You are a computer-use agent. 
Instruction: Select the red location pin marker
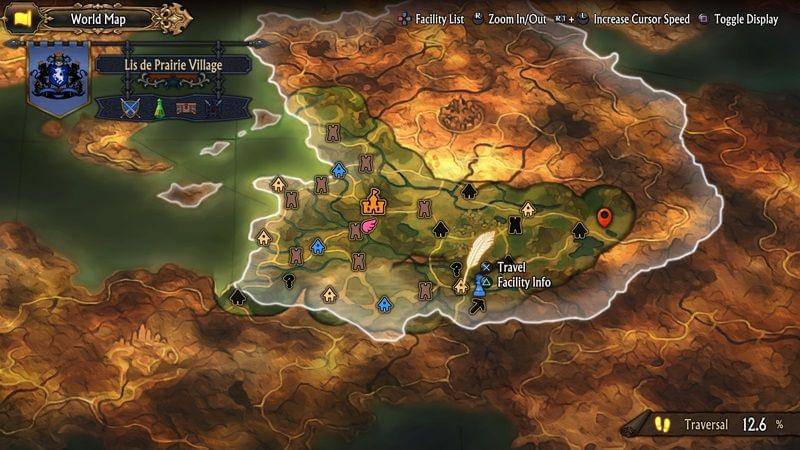click(x=604, y=217)
